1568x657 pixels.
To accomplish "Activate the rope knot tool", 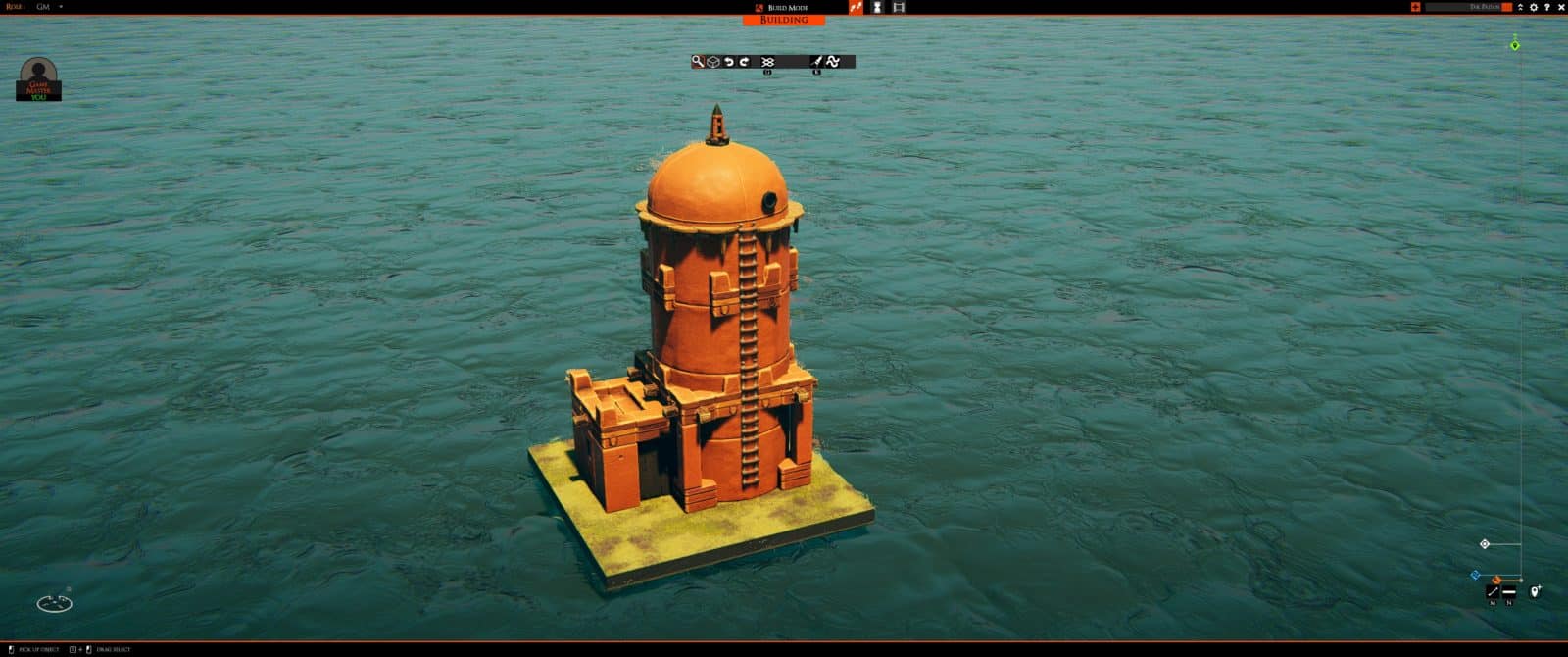I will pyautogui.click(x=767, y=62).
